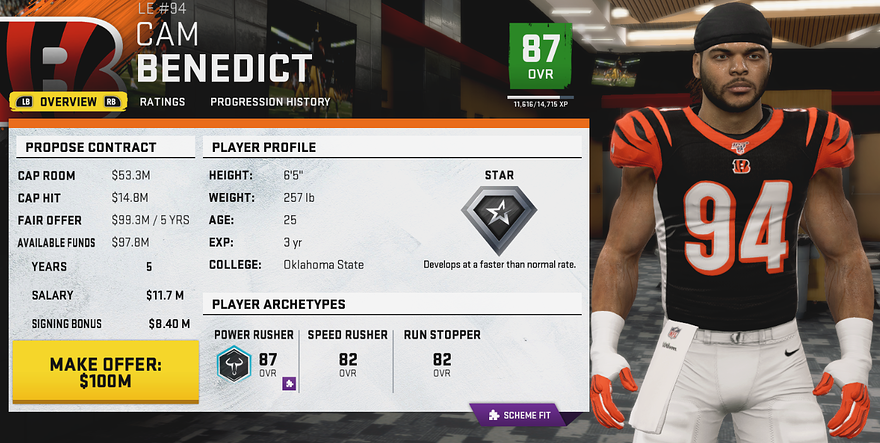Select the Speed Rusher archetype
880x443 pixels.
[347, 354]
